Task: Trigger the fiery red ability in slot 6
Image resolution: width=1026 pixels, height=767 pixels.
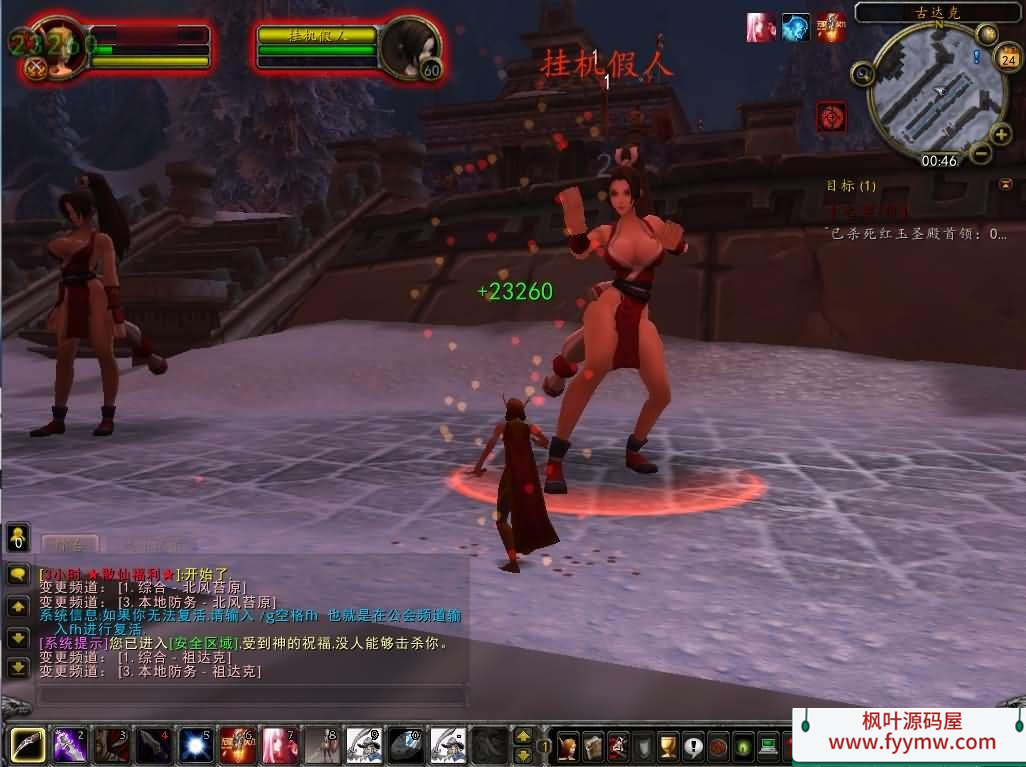Action: point(236,745)
